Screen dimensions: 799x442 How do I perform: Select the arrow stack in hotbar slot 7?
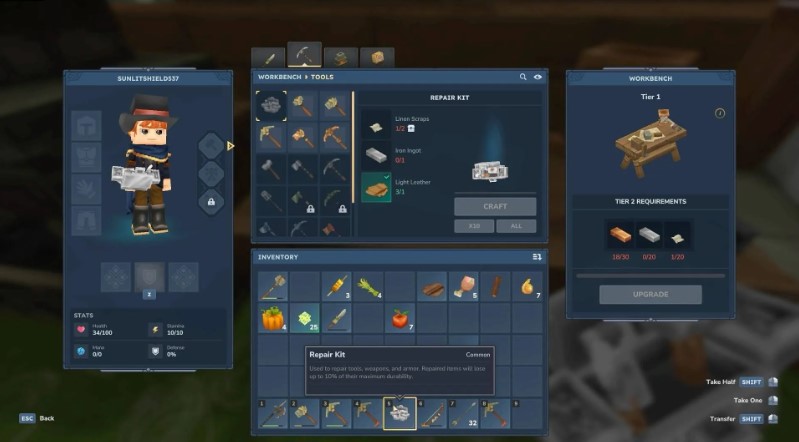point(462,413)
